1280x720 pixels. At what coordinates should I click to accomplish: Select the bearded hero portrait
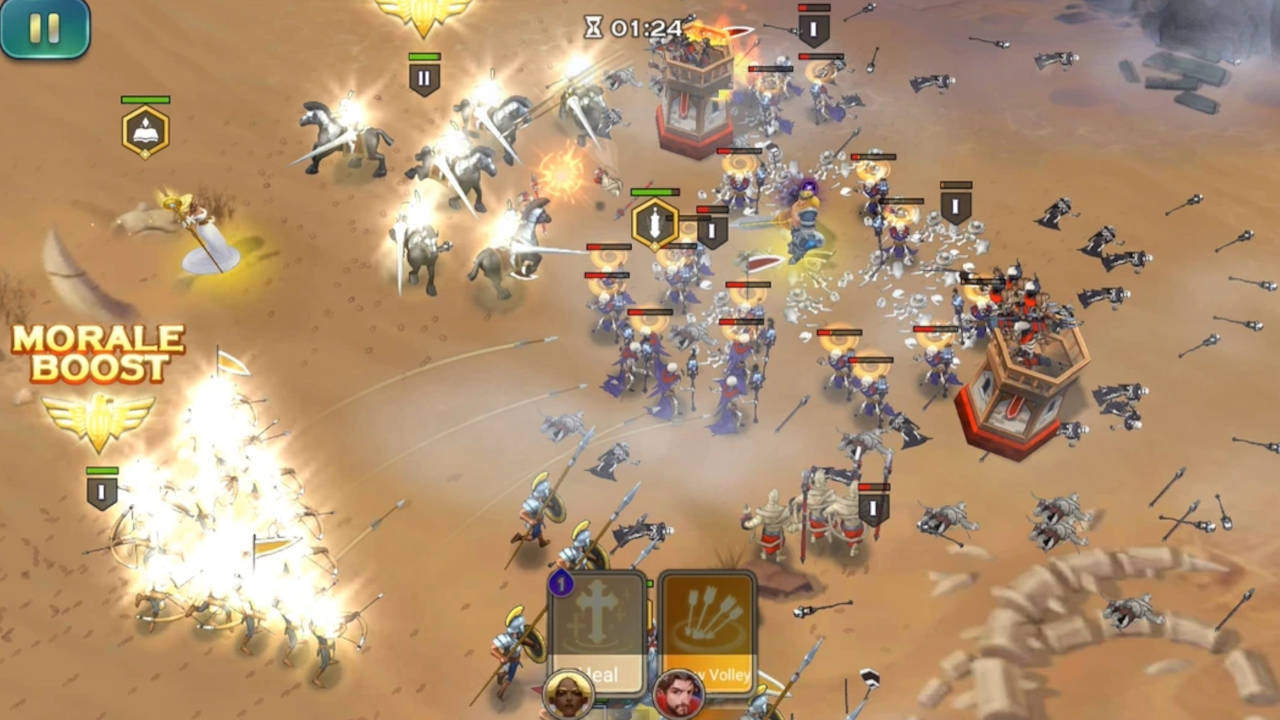pos(678,695)
